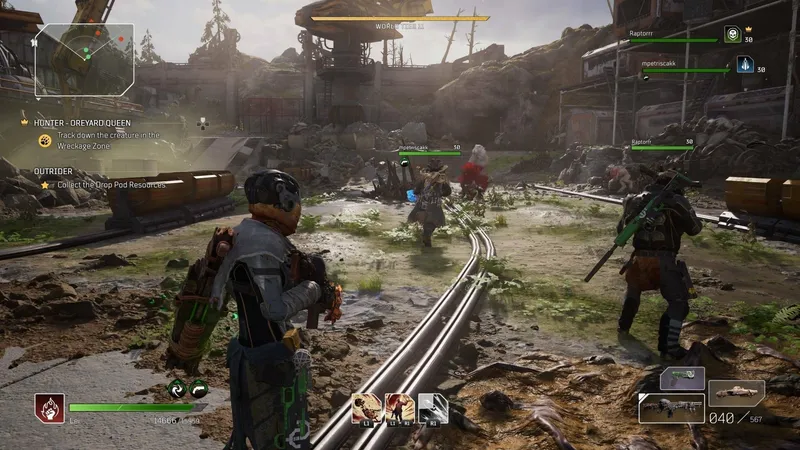
Task: Click Raptorrr's skull class icon
Action: 731,34
